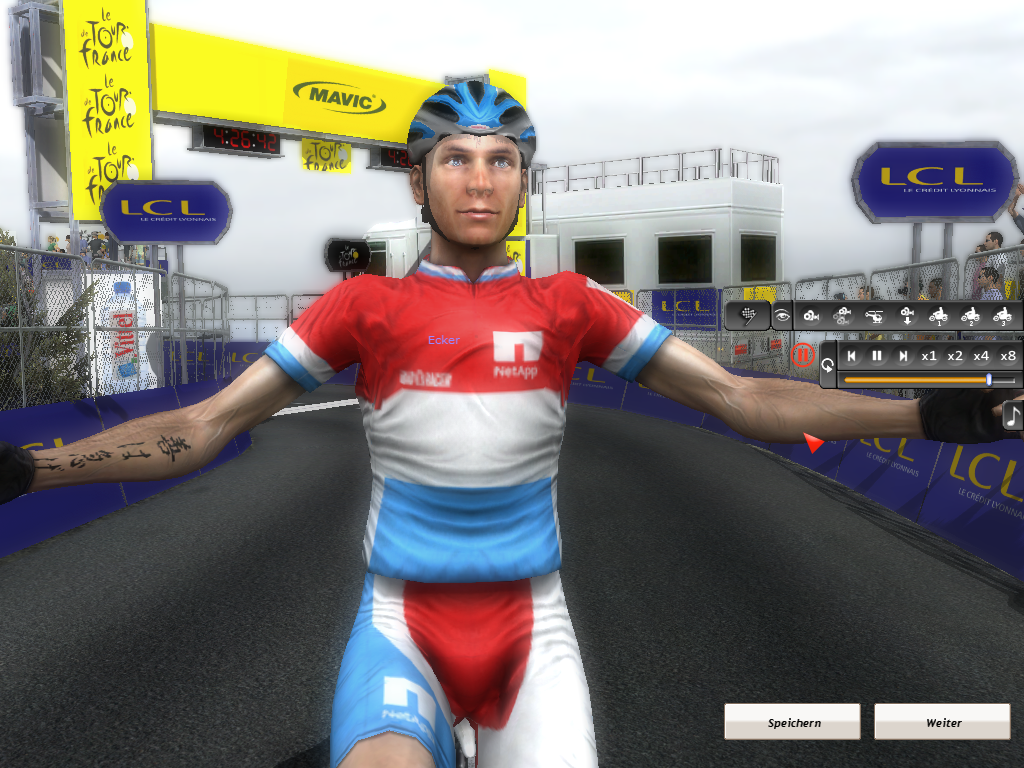Skip replay back to the start
The width and height of the screenshot is (1024, 768).
point(851,356)
